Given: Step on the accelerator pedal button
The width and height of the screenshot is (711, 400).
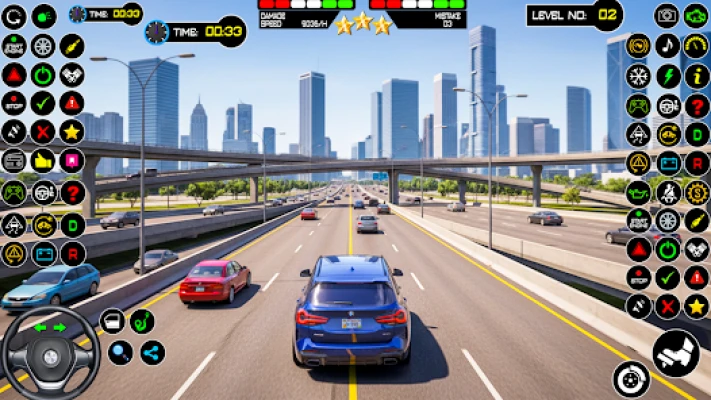Looking at the screenshot, I should coord(676,352).
